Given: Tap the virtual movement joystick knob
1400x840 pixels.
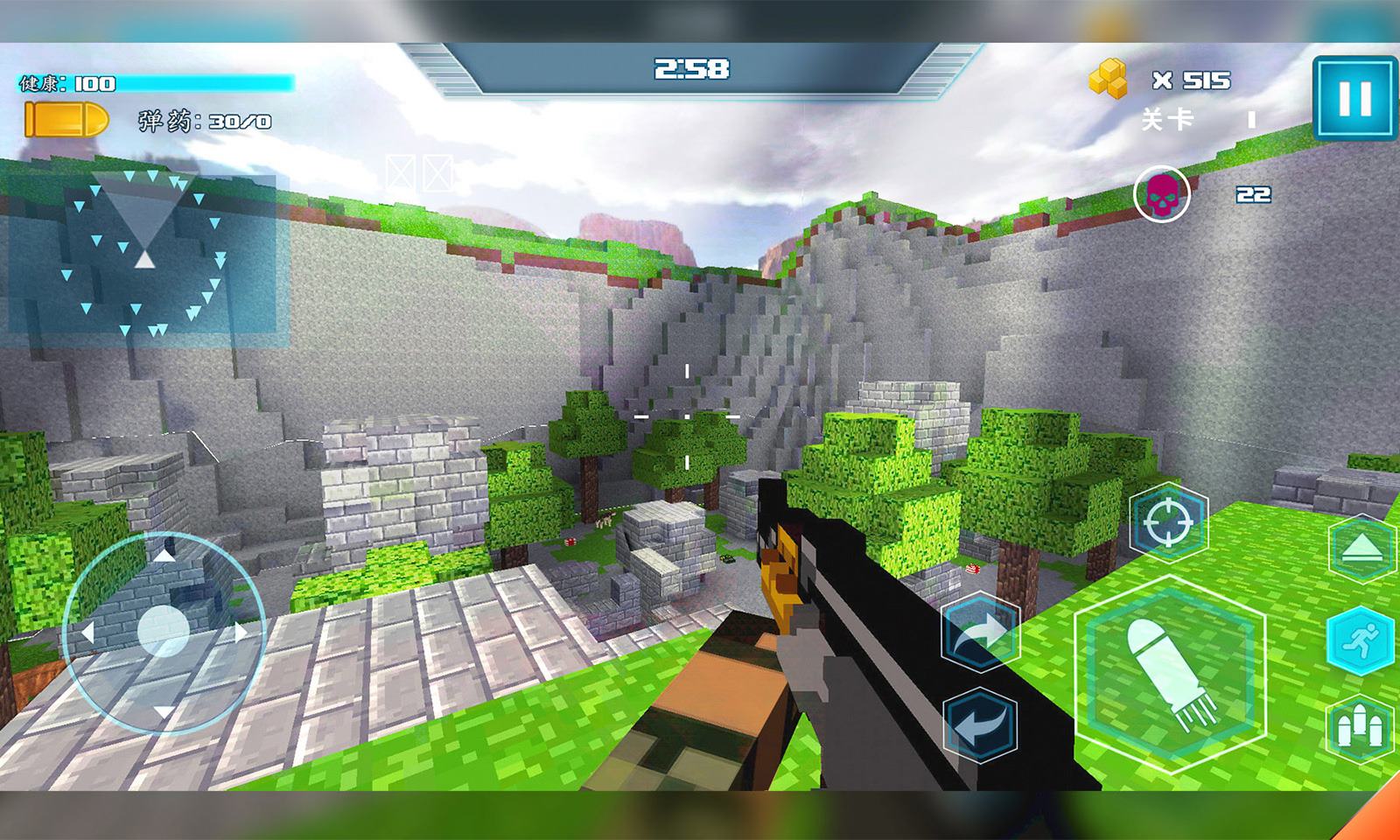Looking at the screenshot, I should coord(164,628).
